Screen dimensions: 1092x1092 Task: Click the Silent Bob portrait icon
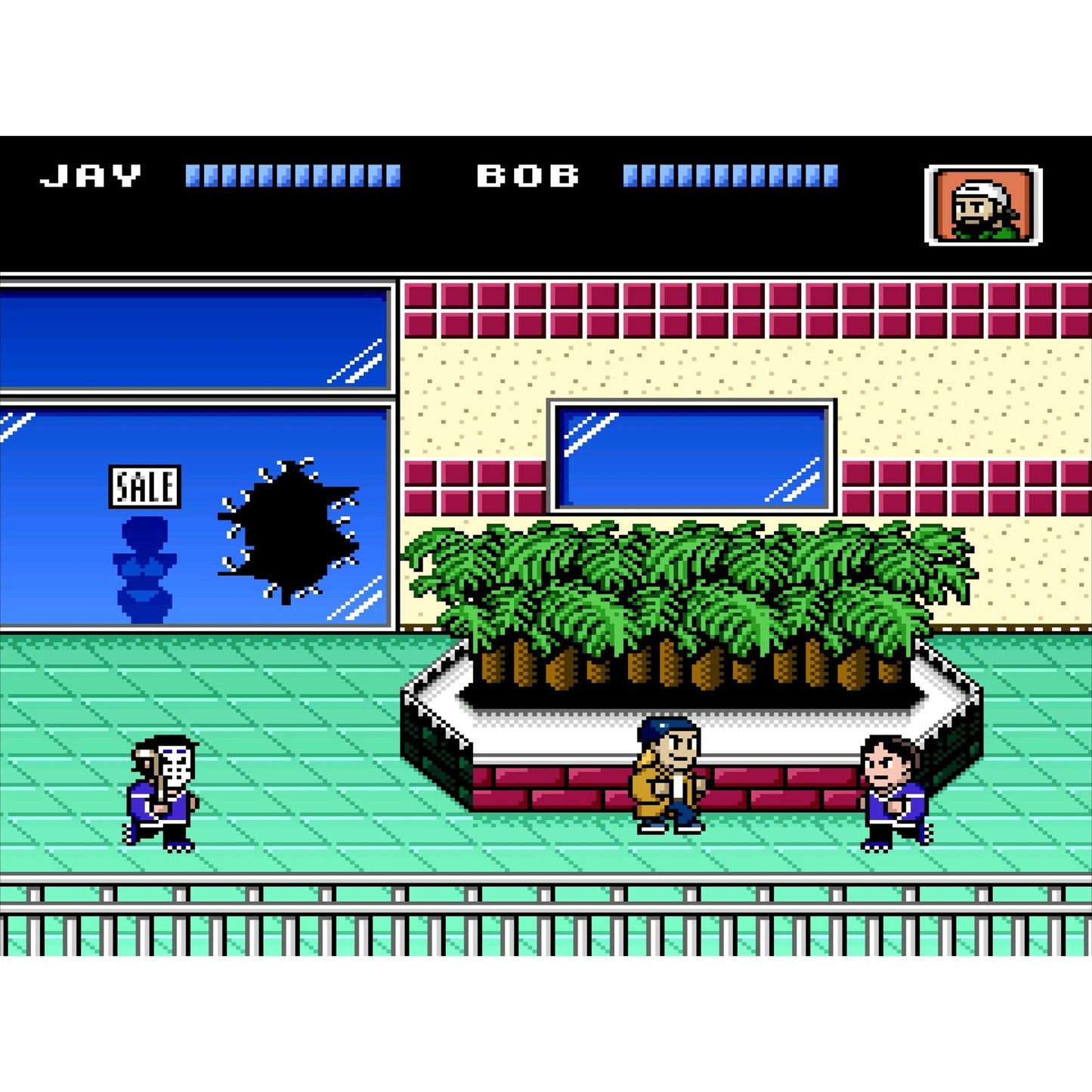981,206
